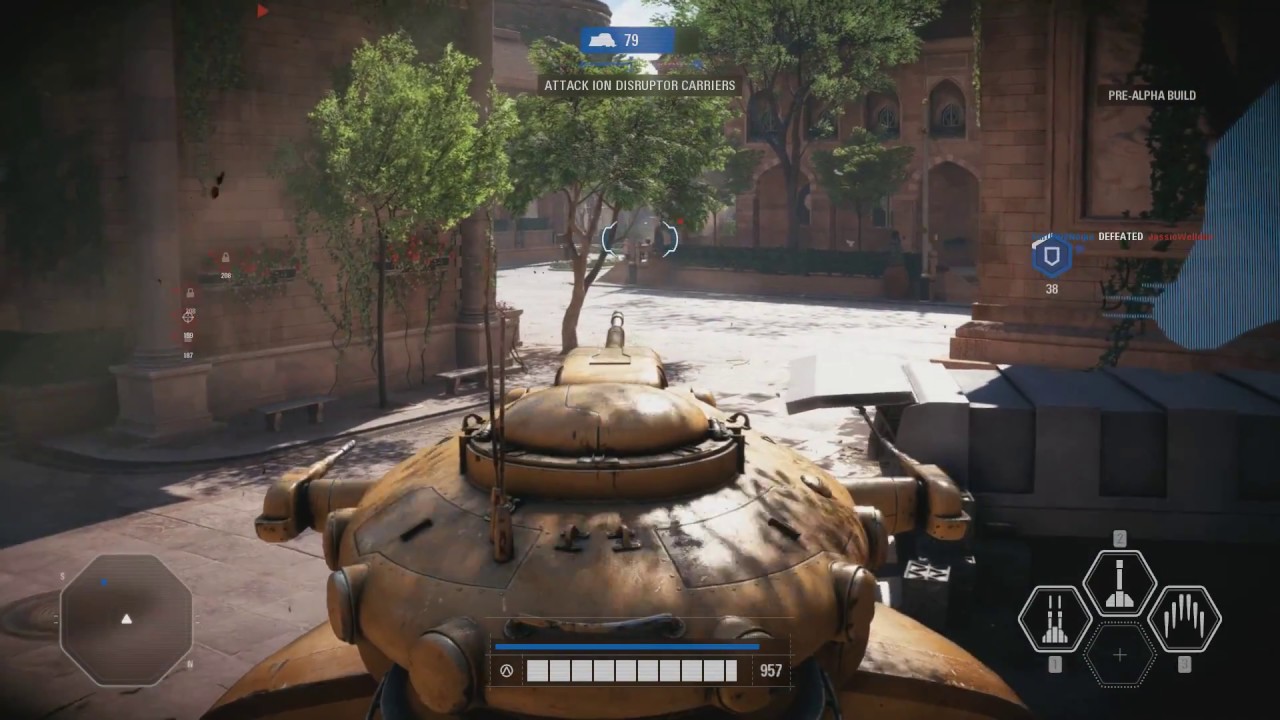Activate the twin-cannon ability hexagon

point(1054,619)
